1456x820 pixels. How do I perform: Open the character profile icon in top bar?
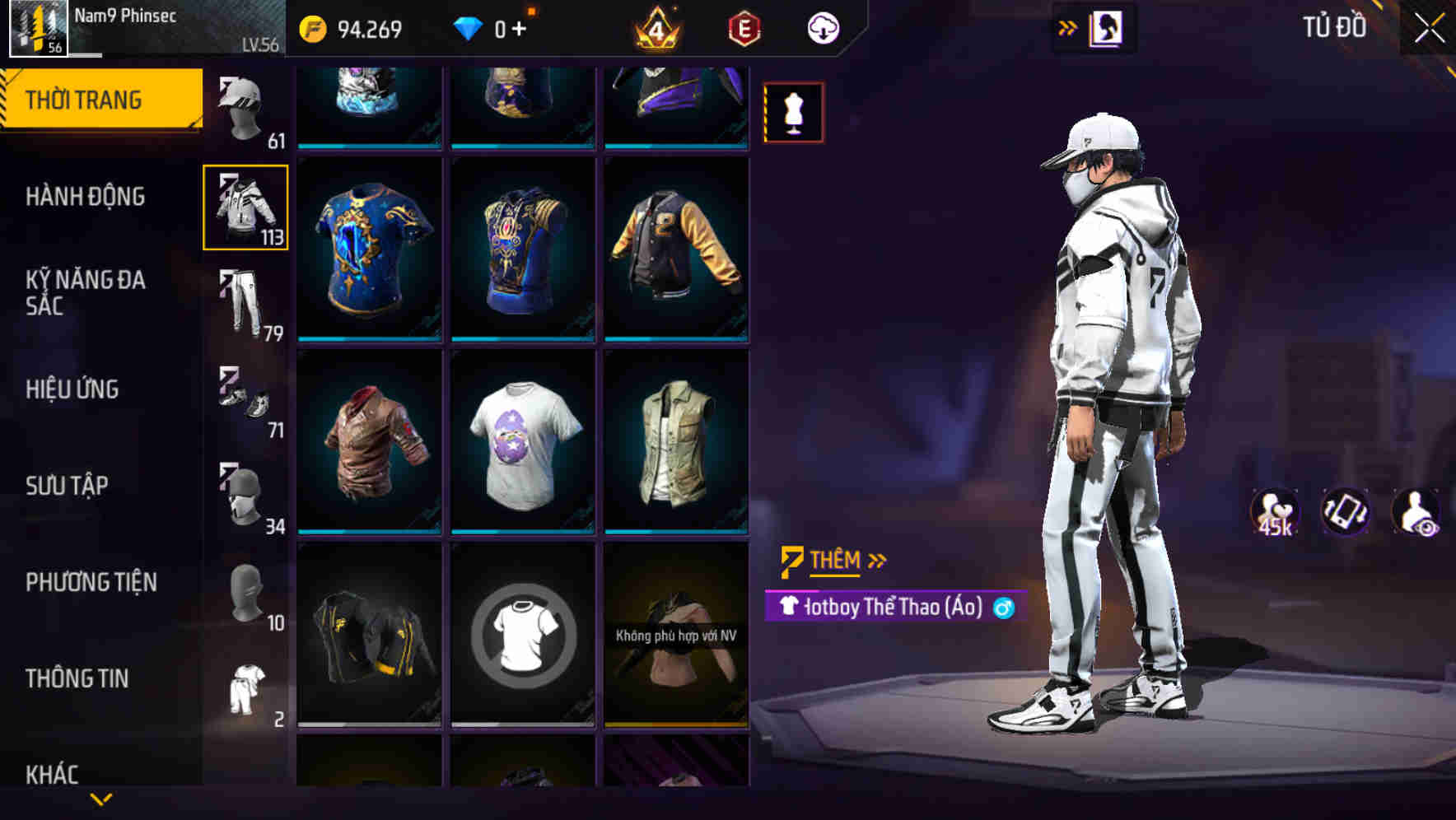pos(1108,27)
